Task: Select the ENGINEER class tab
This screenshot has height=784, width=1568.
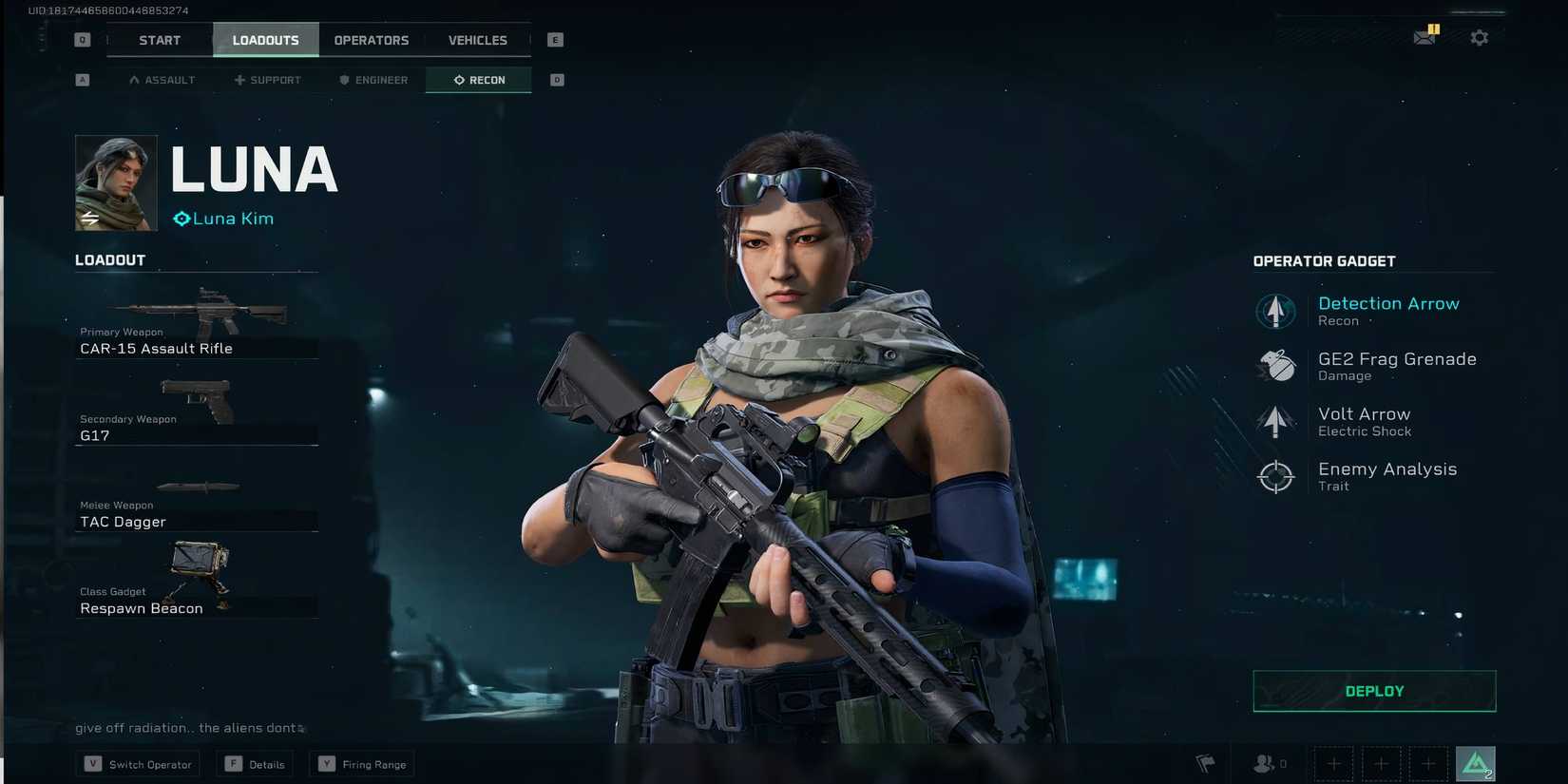Action: [373, 80]
